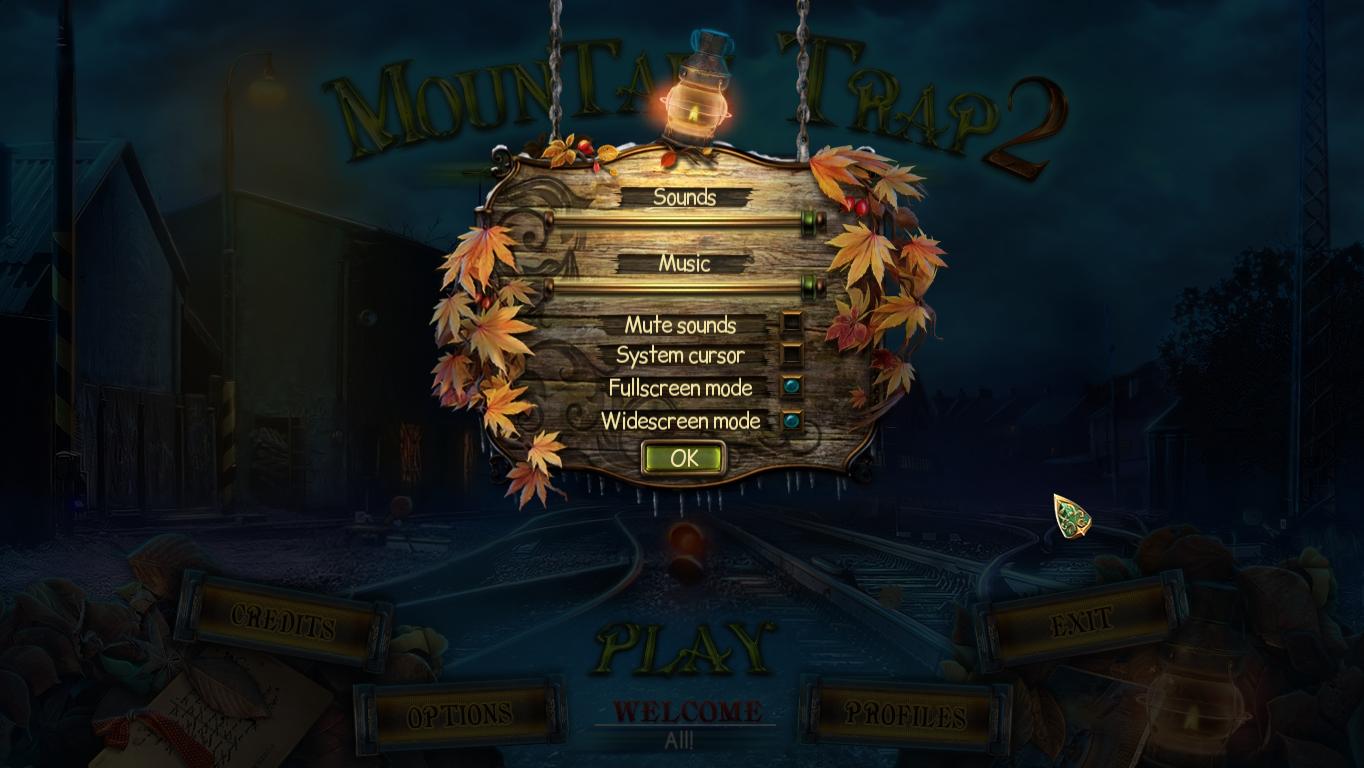Click the lantern in the bottom right corner

pos(1193,714)
